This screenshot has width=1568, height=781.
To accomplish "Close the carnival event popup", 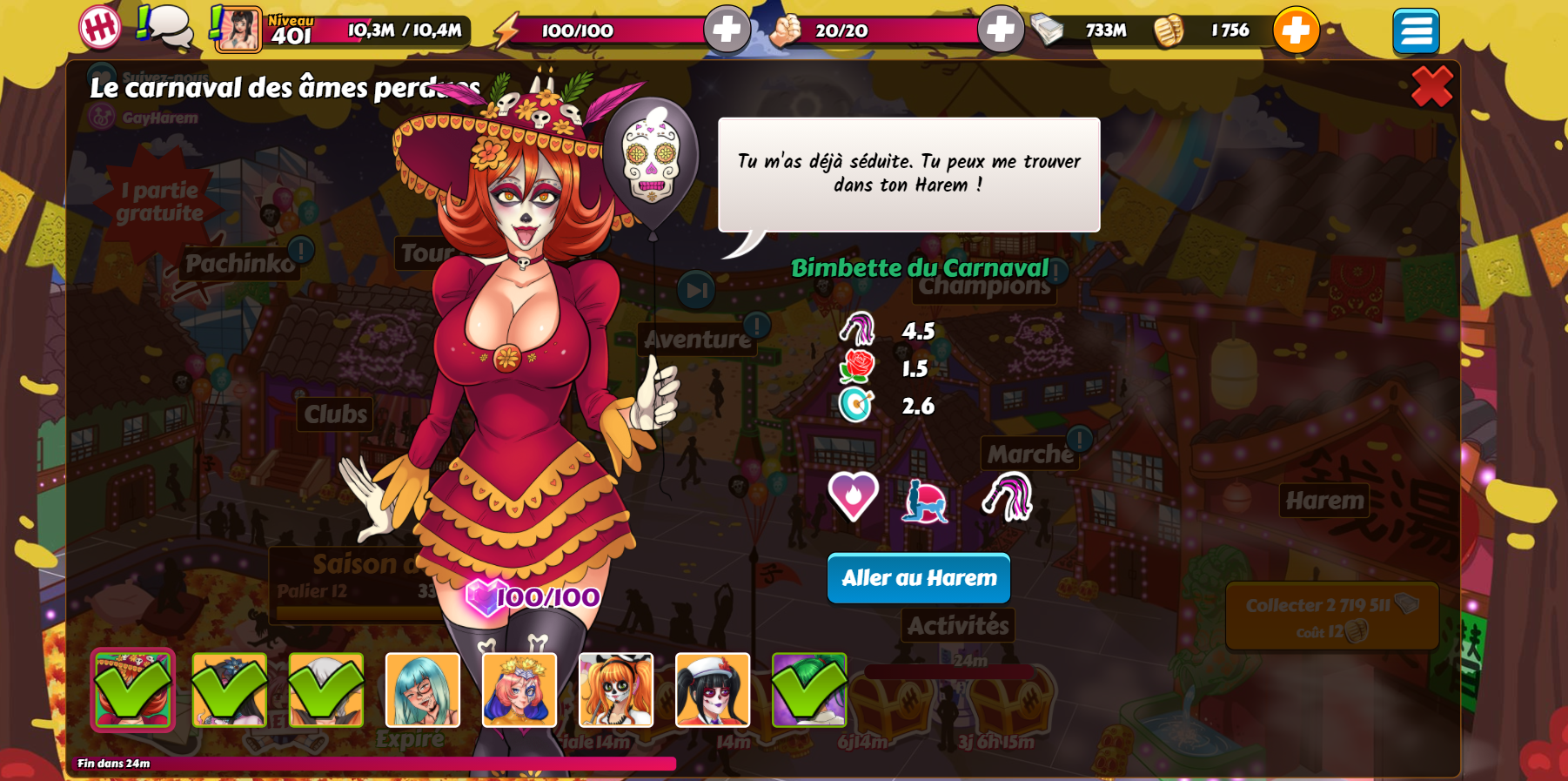I will click(1431, 86).
